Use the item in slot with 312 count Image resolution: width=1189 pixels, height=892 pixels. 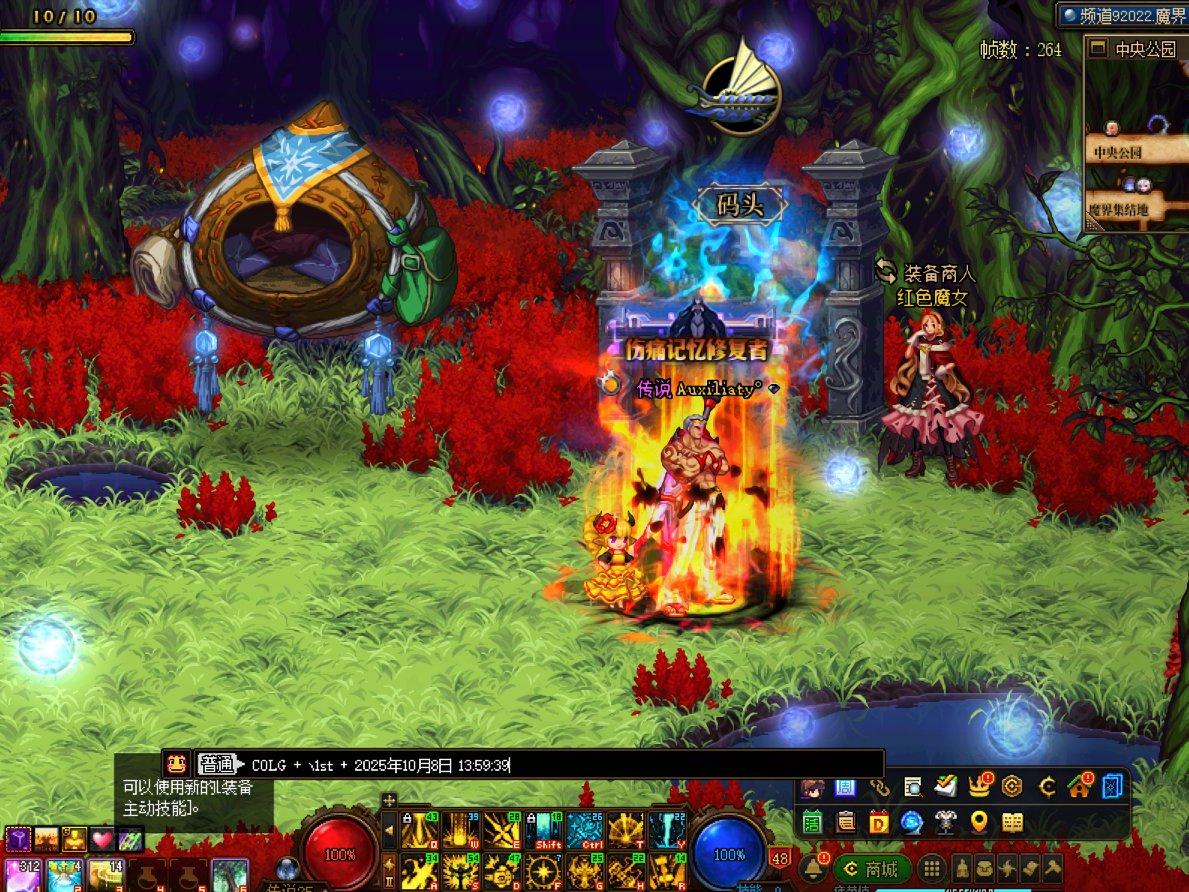click(x=22, y=875)
